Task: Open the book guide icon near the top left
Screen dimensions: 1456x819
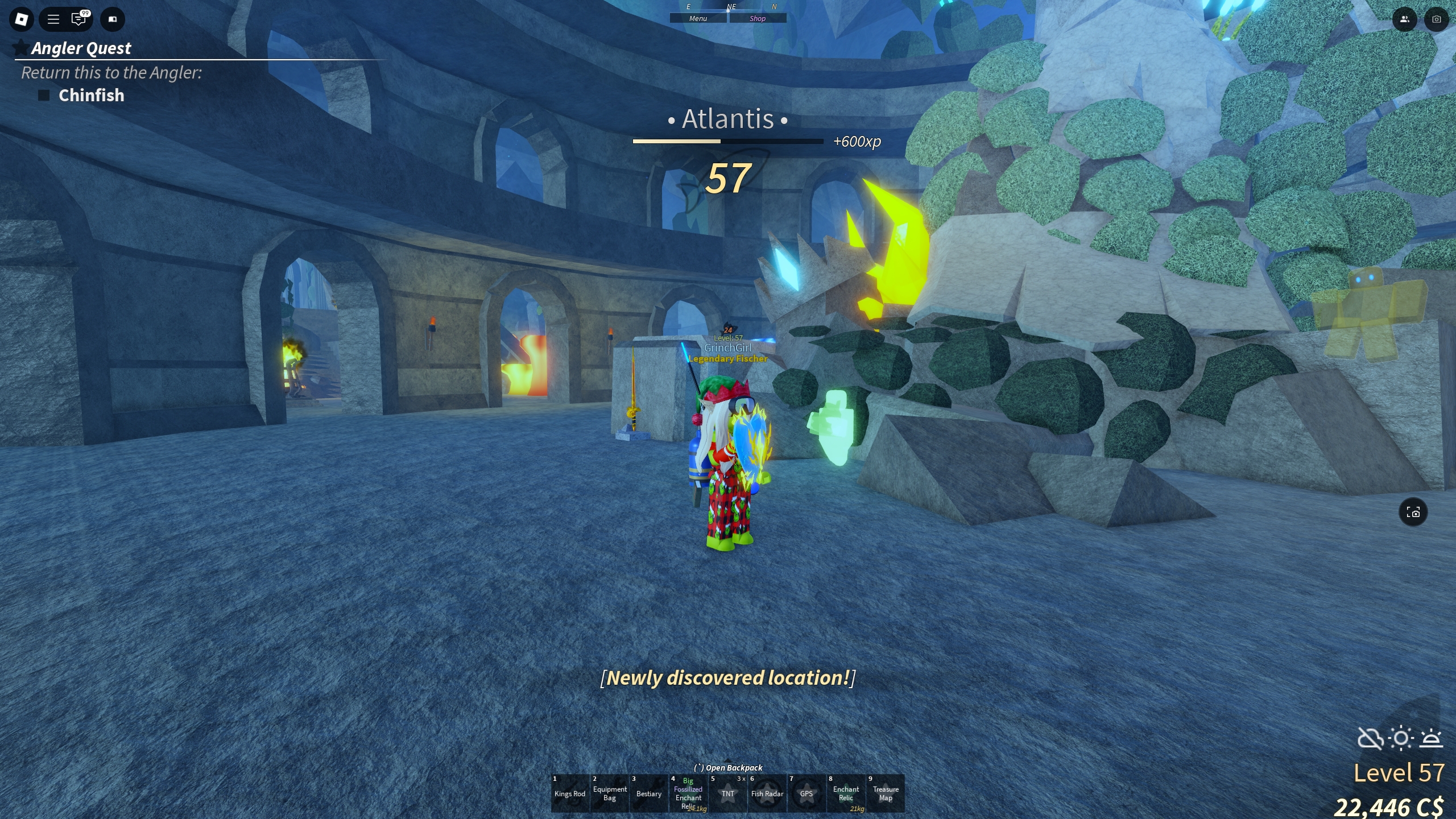Action: coord(112,19)
